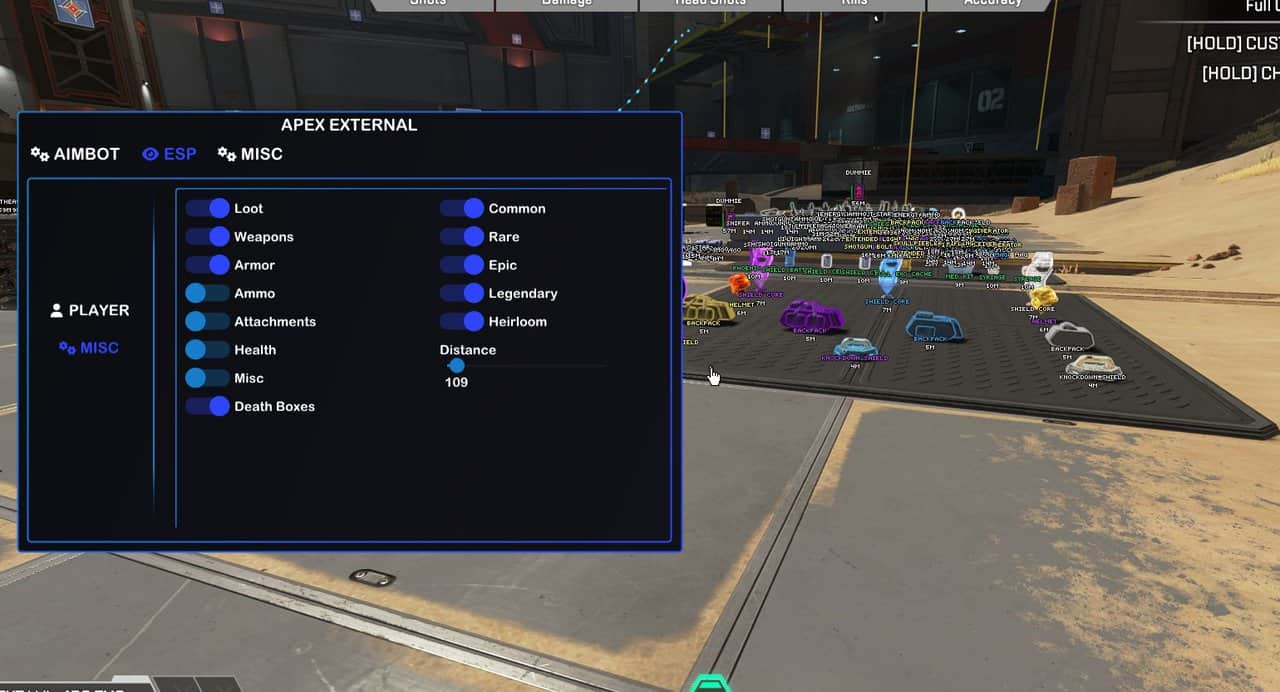Screen dimensions: 1280x692
Task: Turn off the Weapons toggle
Action: click(207, 237)
